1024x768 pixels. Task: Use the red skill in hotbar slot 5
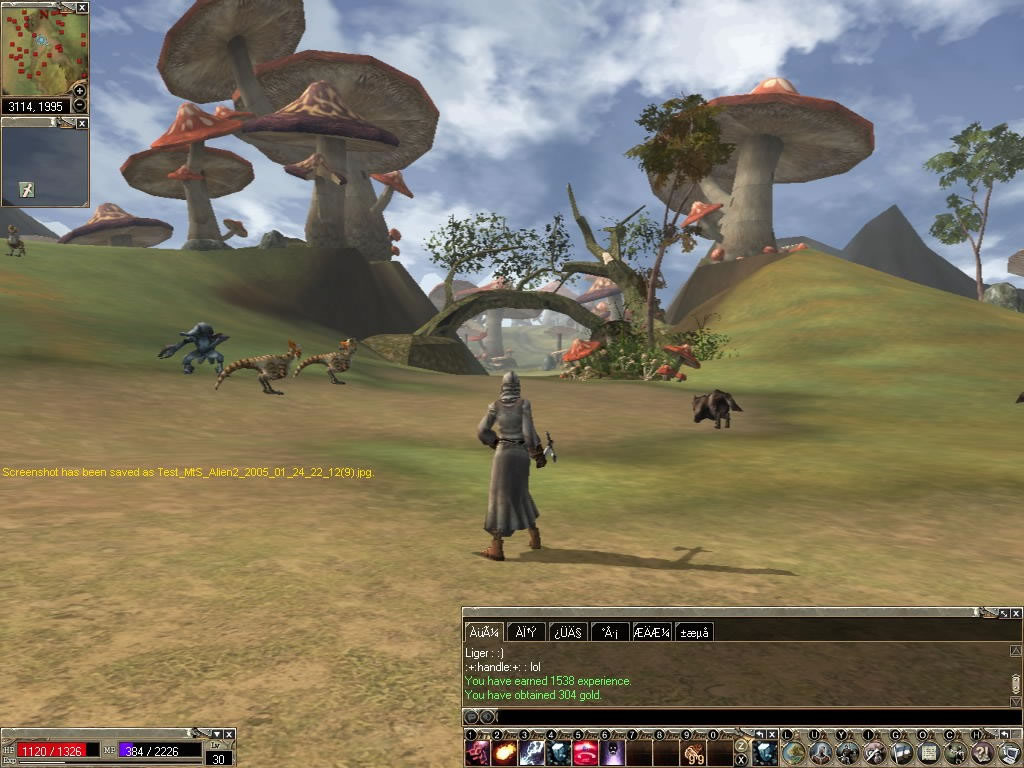tap(586, 753)
